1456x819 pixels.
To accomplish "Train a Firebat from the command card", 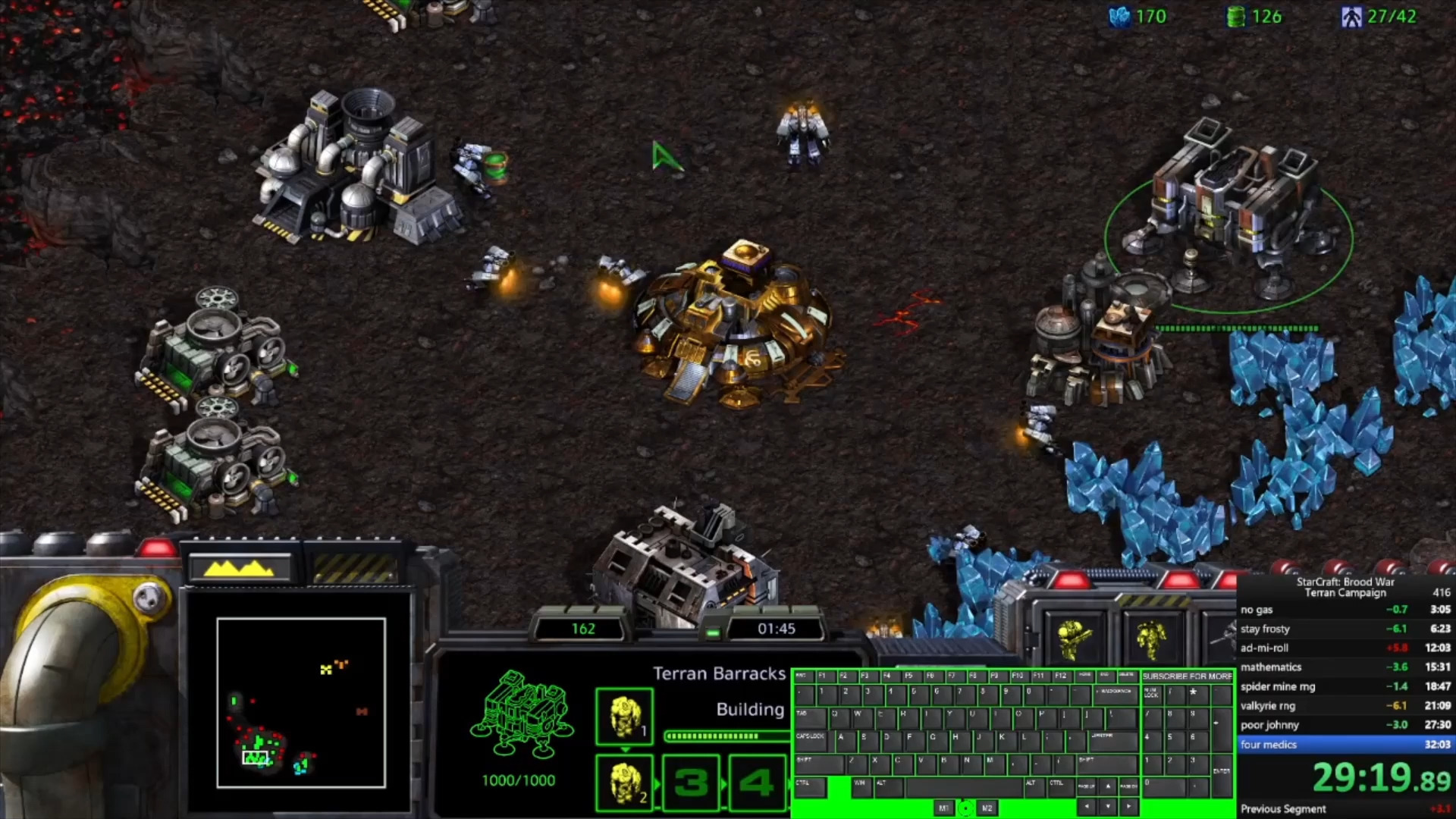I will (x=1150, y=639).
